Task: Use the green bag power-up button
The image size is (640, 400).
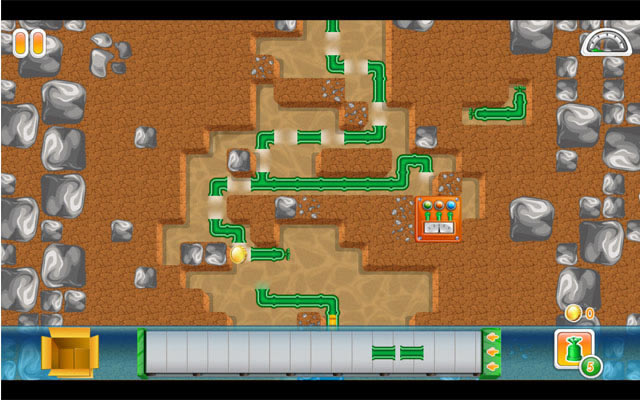Action: (x=575, y=352)
